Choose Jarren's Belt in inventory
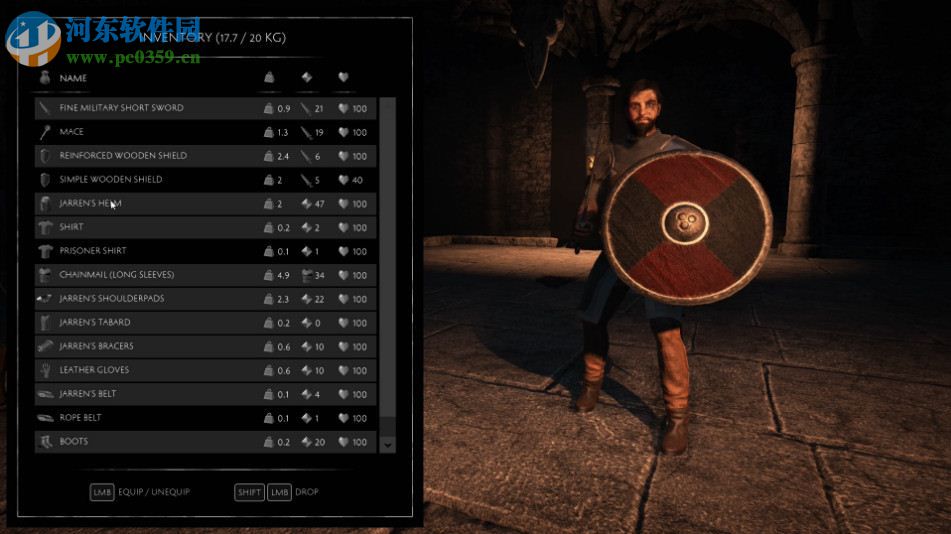 (x=88, y=394)
